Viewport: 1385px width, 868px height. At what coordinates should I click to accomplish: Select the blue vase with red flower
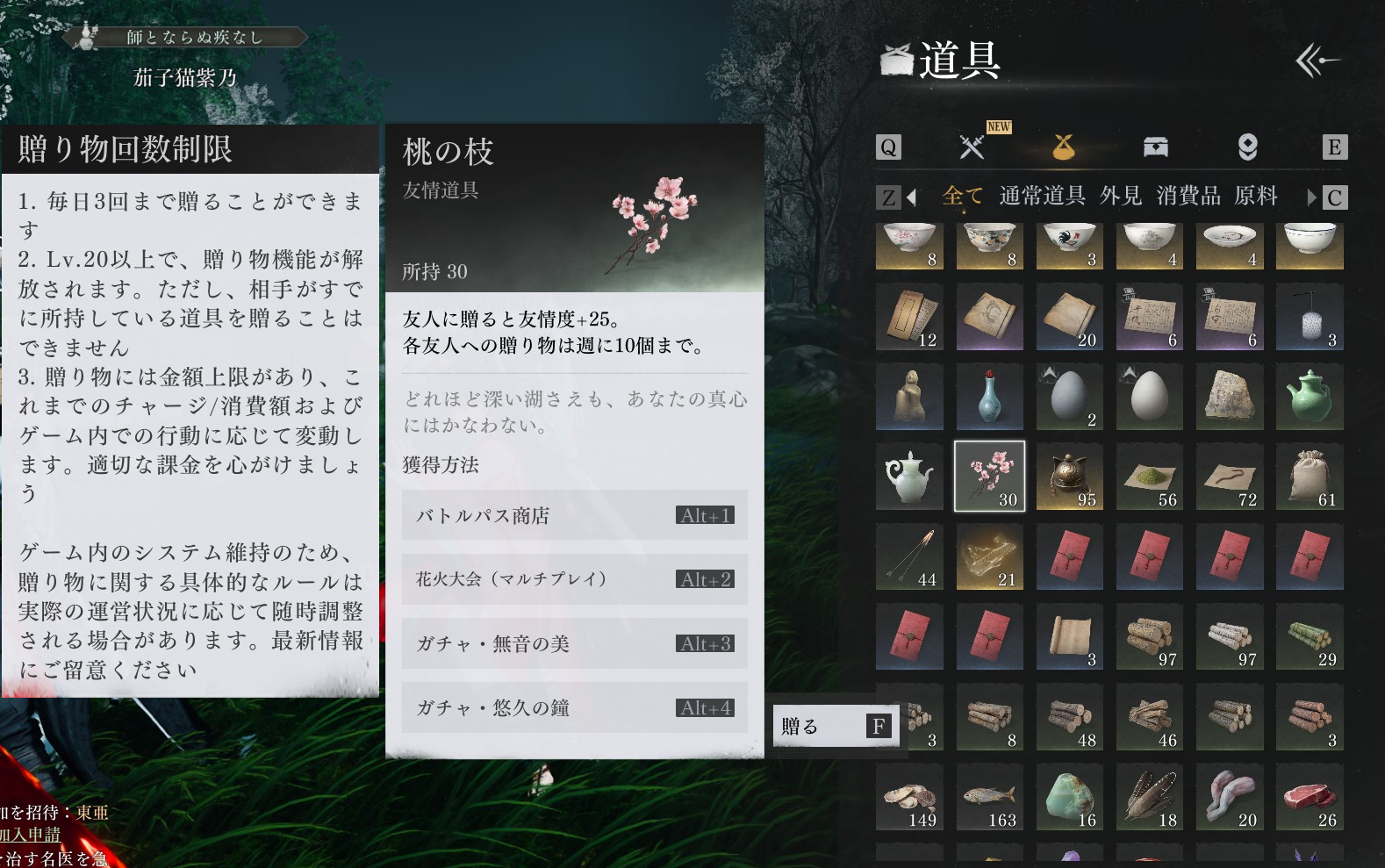(x=989, y=397)
